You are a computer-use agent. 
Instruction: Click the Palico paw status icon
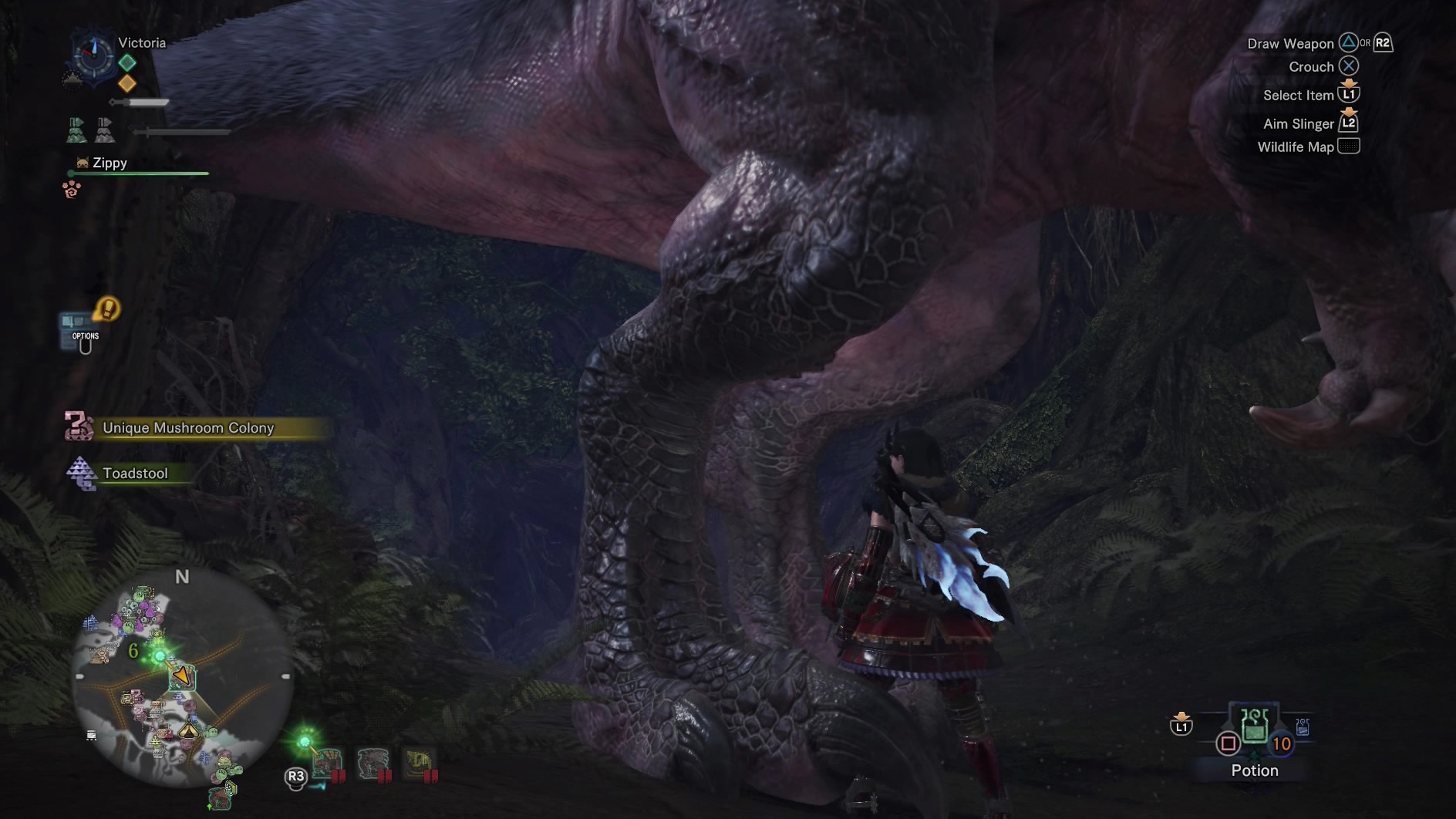point(72,189)
